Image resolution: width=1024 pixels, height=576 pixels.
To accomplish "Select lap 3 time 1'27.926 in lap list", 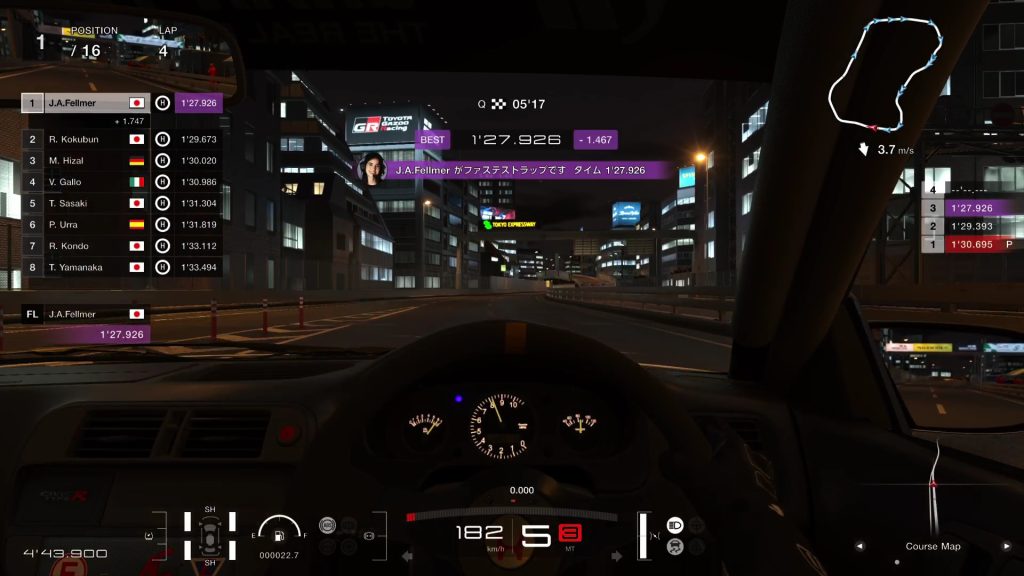I will pos(970,208).
